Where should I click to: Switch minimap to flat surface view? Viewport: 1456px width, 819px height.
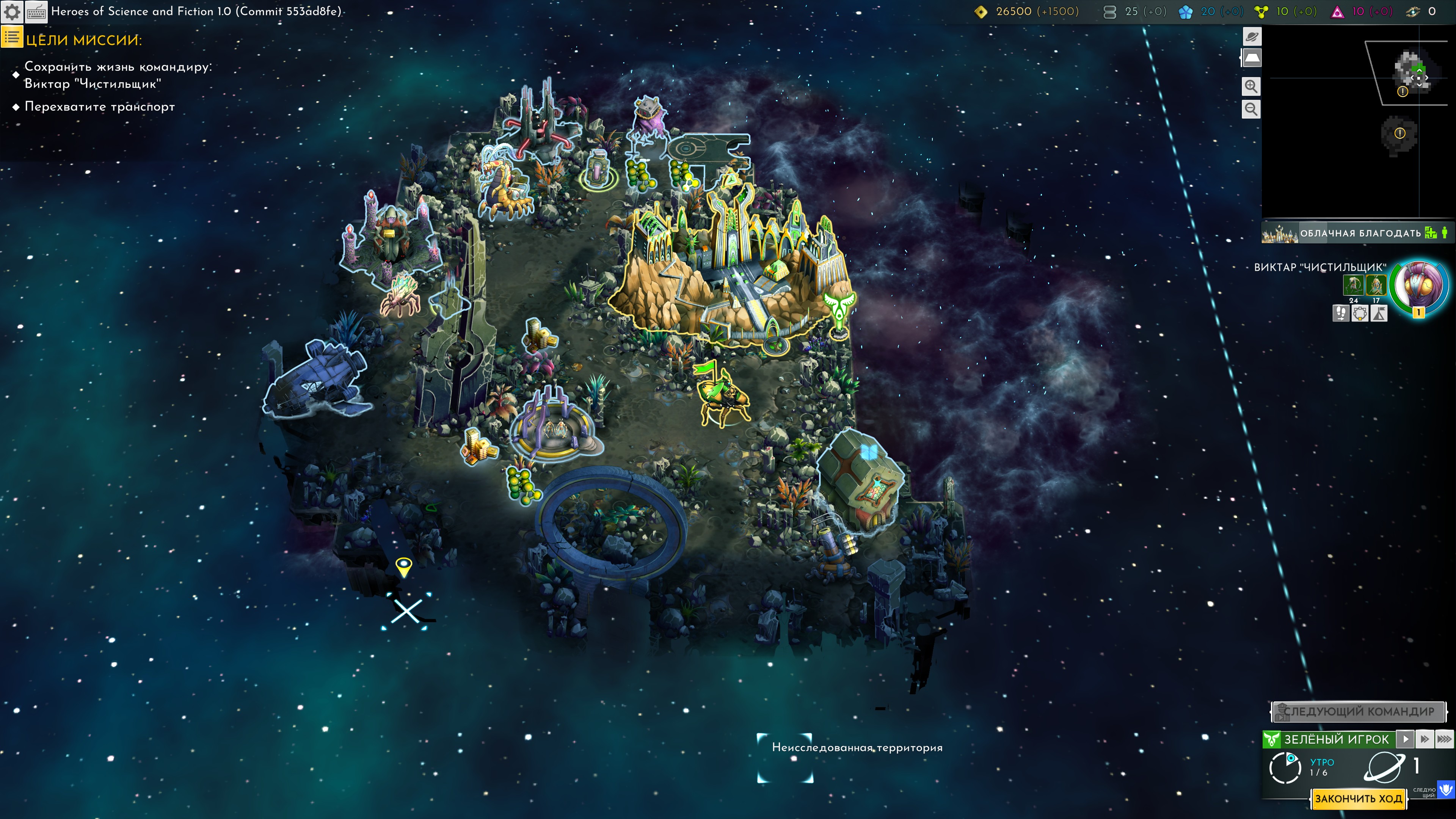tap(1251, 58)
